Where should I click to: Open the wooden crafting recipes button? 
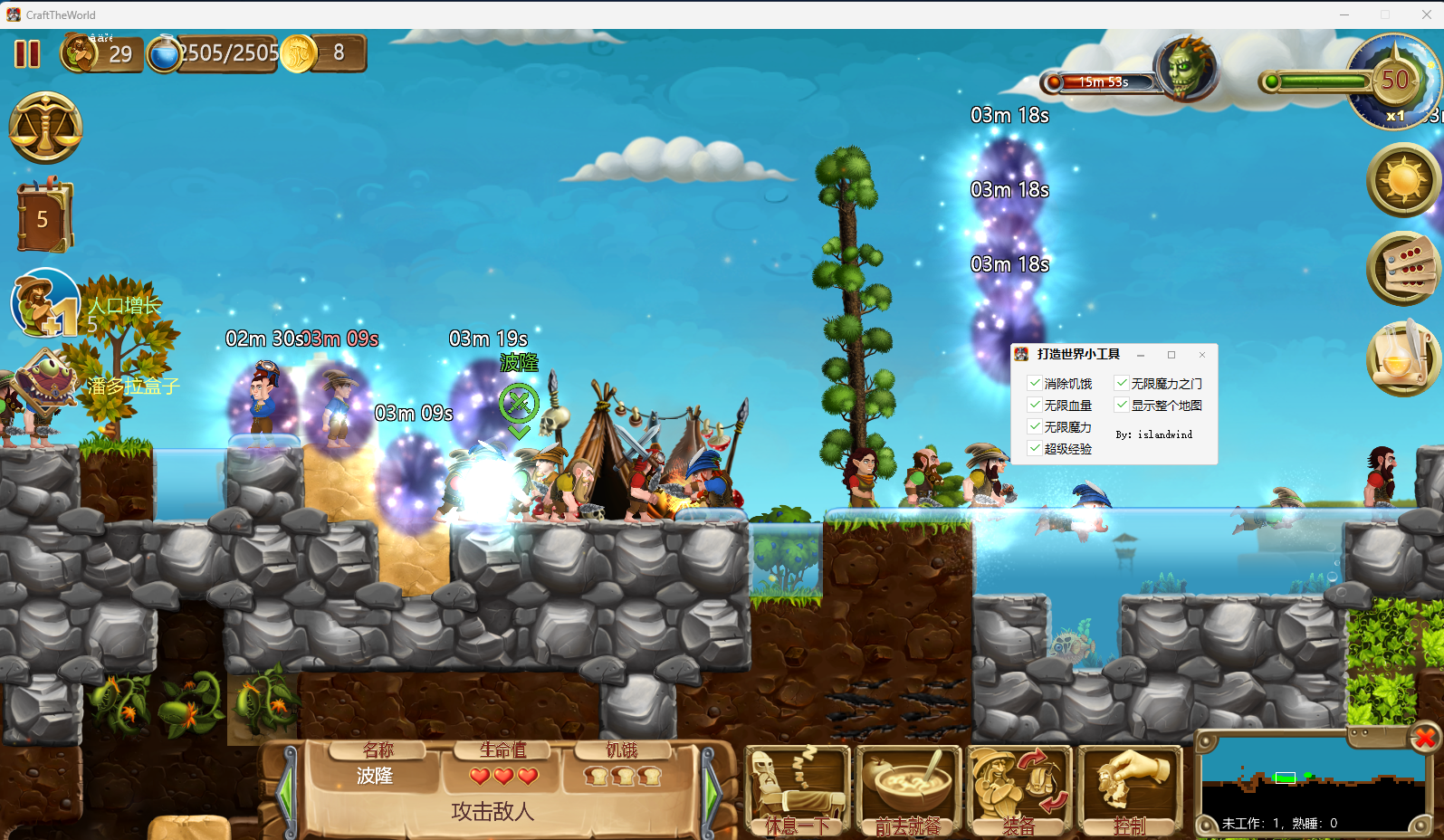tap(1403, 269)
